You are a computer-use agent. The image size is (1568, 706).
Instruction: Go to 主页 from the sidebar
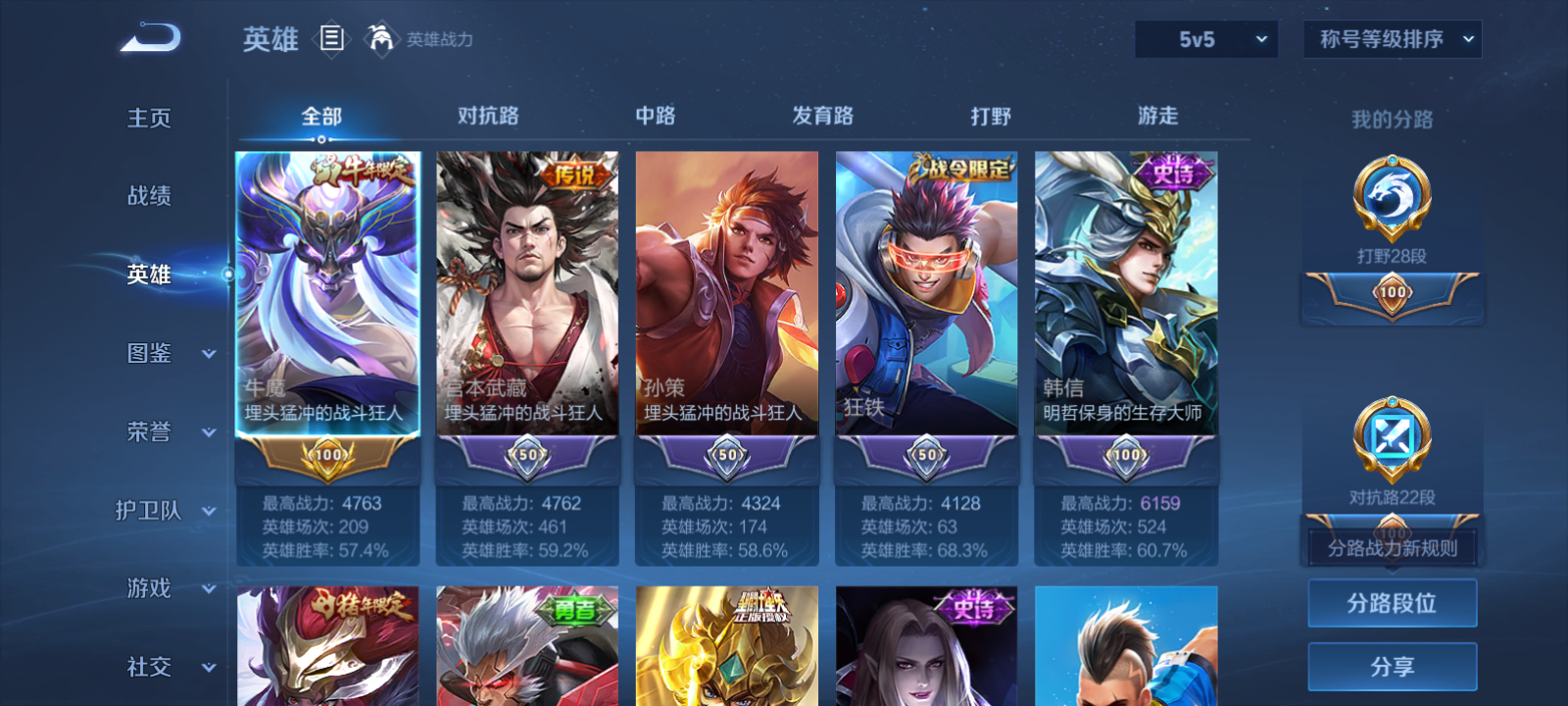point(147,118)
